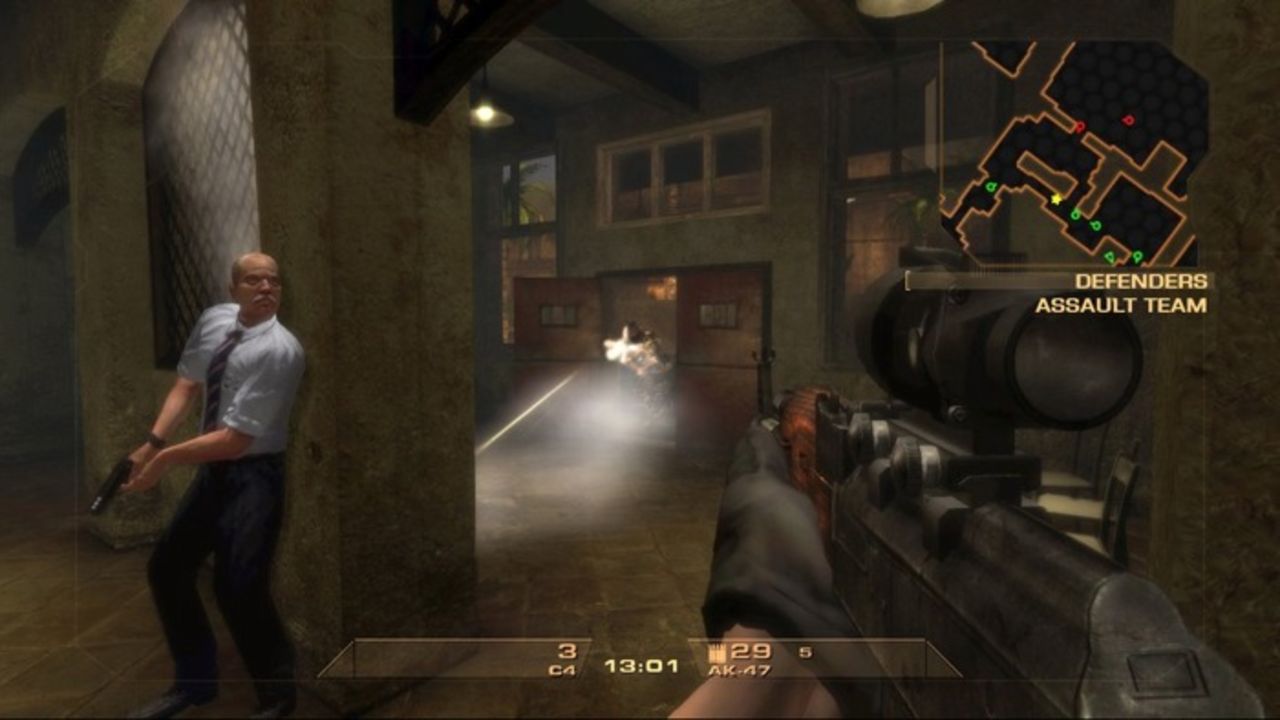
Task: Click the C4 label under the number 3
Action: (564, 668)
